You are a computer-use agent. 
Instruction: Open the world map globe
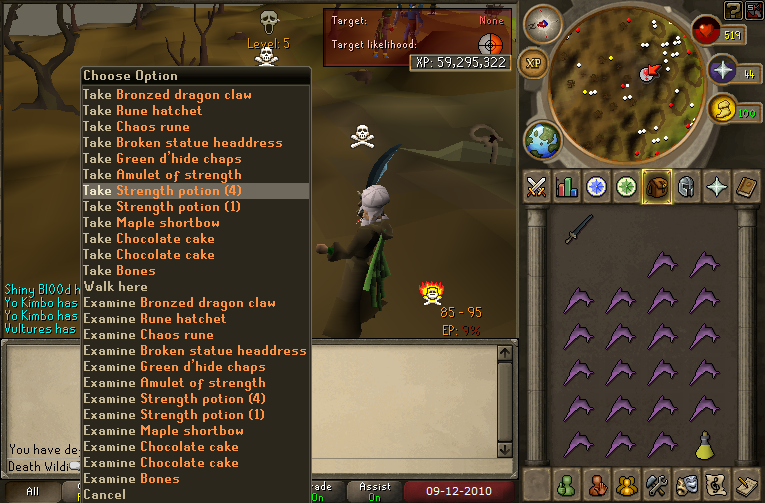click(543, 138)
